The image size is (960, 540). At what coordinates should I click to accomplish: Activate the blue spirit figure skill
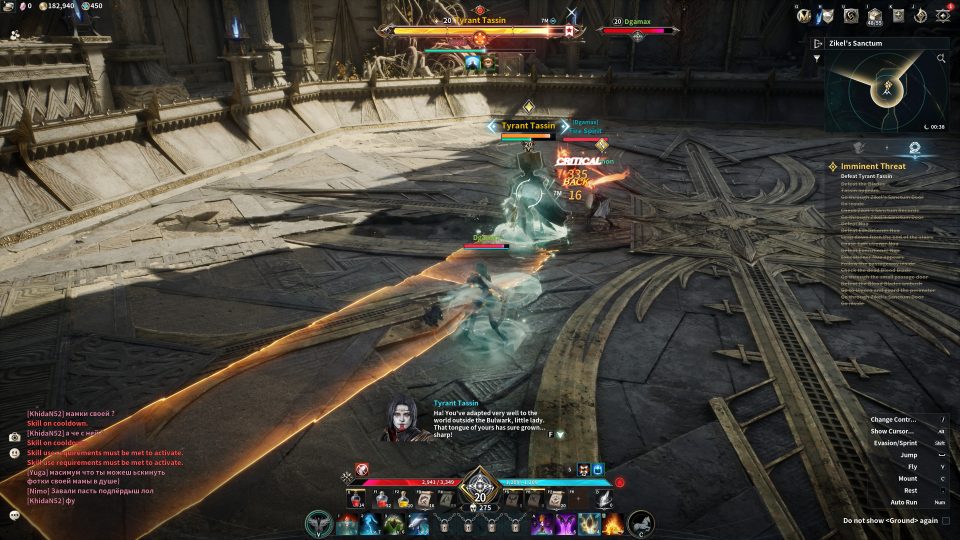pyautogui.click(x=369, y=524)
